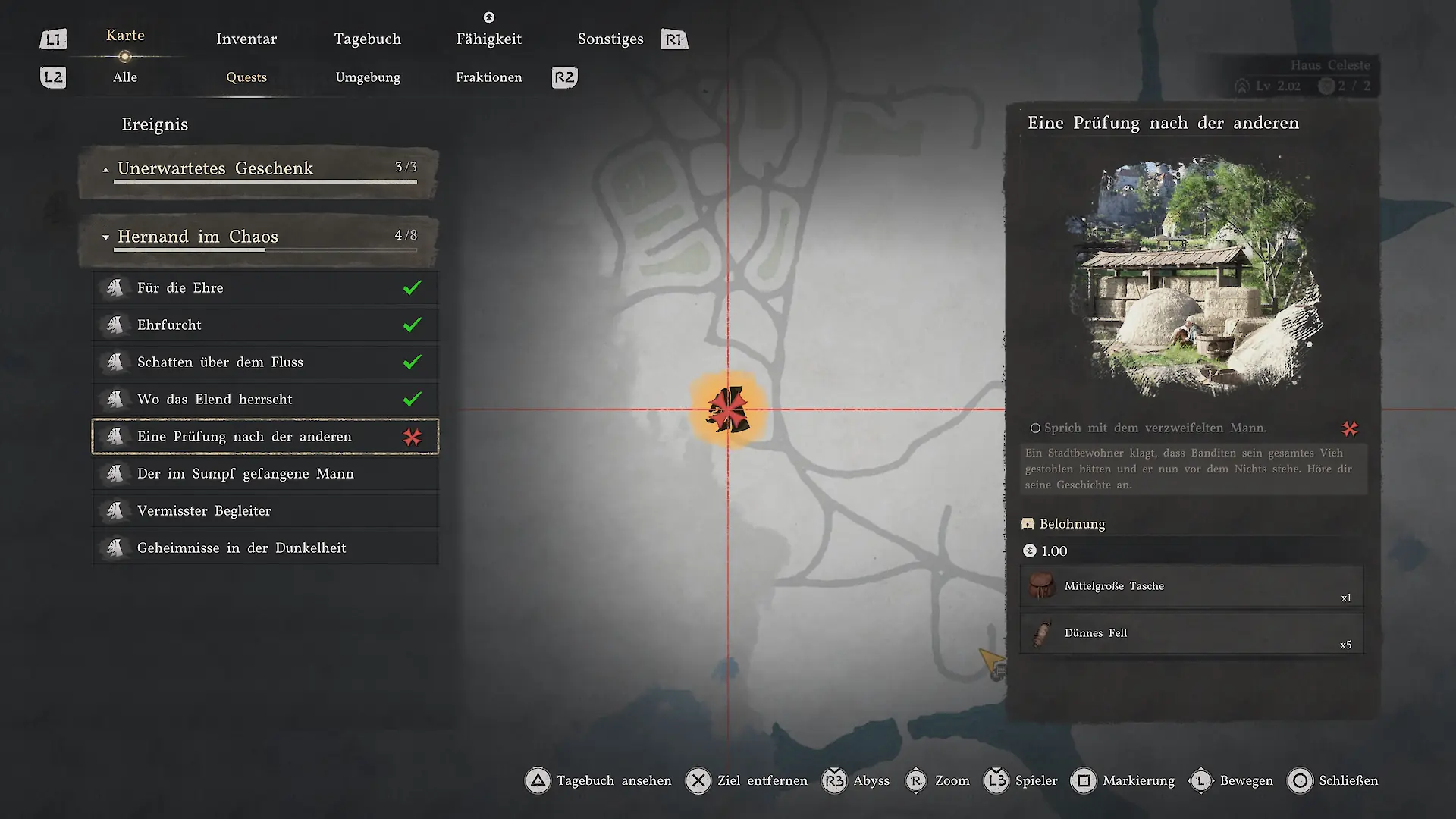1456x819 pixels.
Task: Choose the Fraktionen filter
Action: (488, 77)
